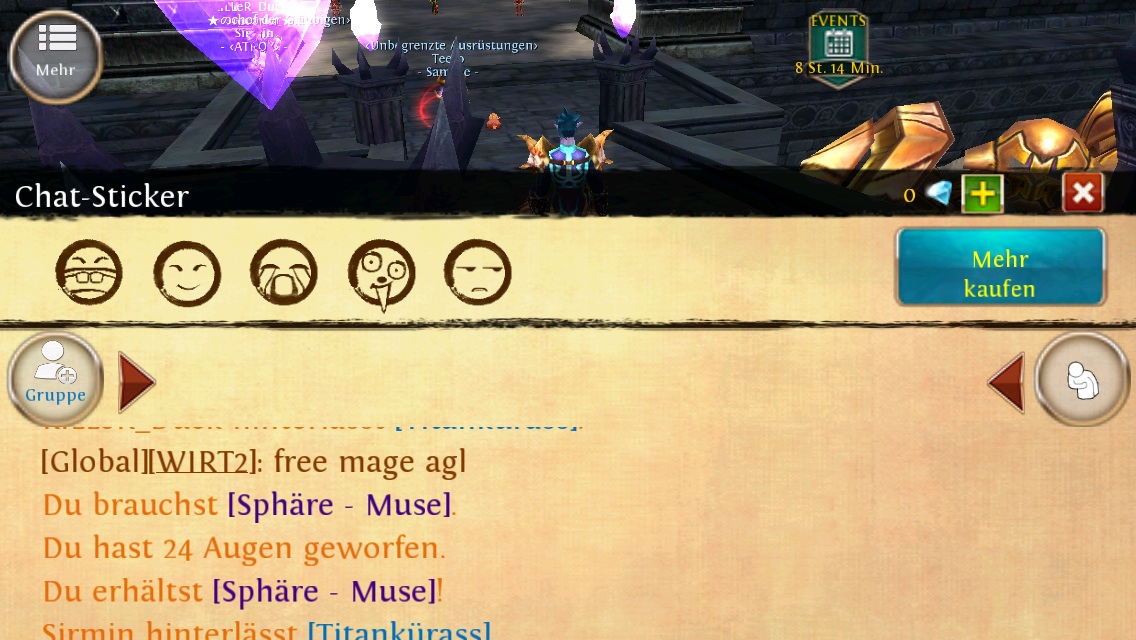Pick the drooling bug-eyed face sticker
The height and width of the screenshot is (640, 1136).
(381, 275)
